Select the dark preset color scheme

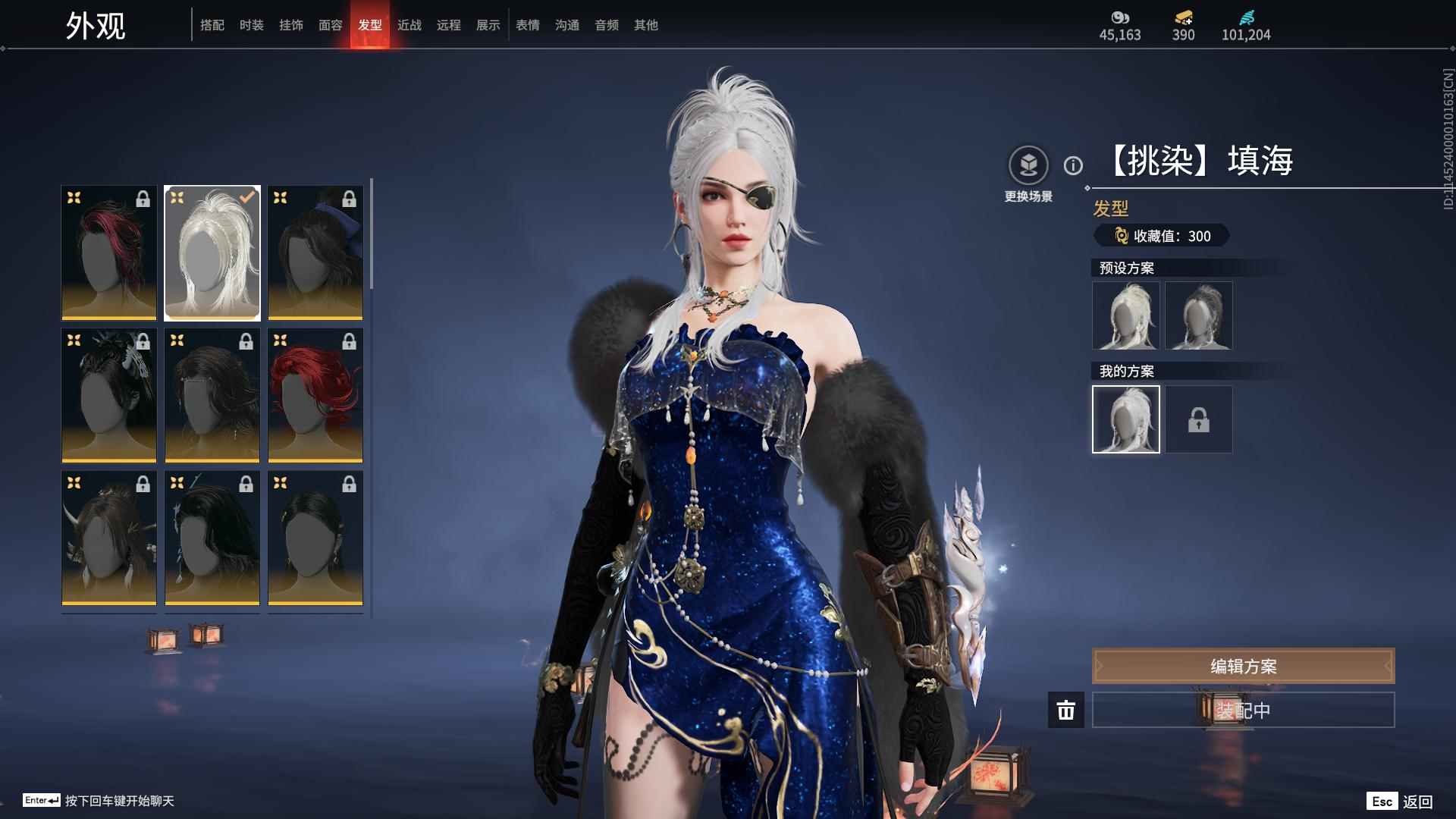pyautogui.click(x=1198, y=315)
